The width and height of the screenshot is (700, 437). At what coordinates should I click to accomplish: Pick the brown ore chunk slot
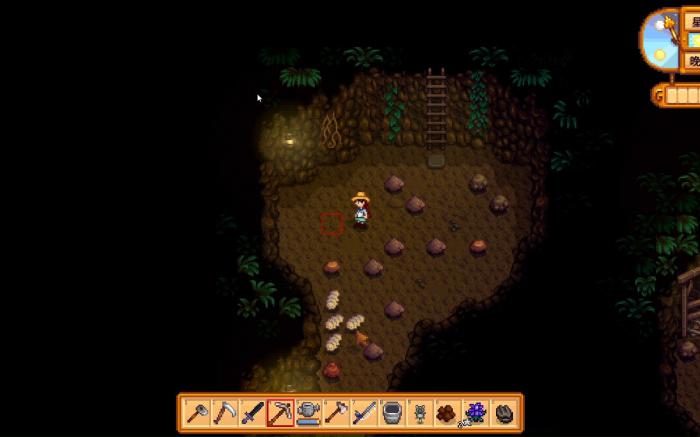(448, 412)
